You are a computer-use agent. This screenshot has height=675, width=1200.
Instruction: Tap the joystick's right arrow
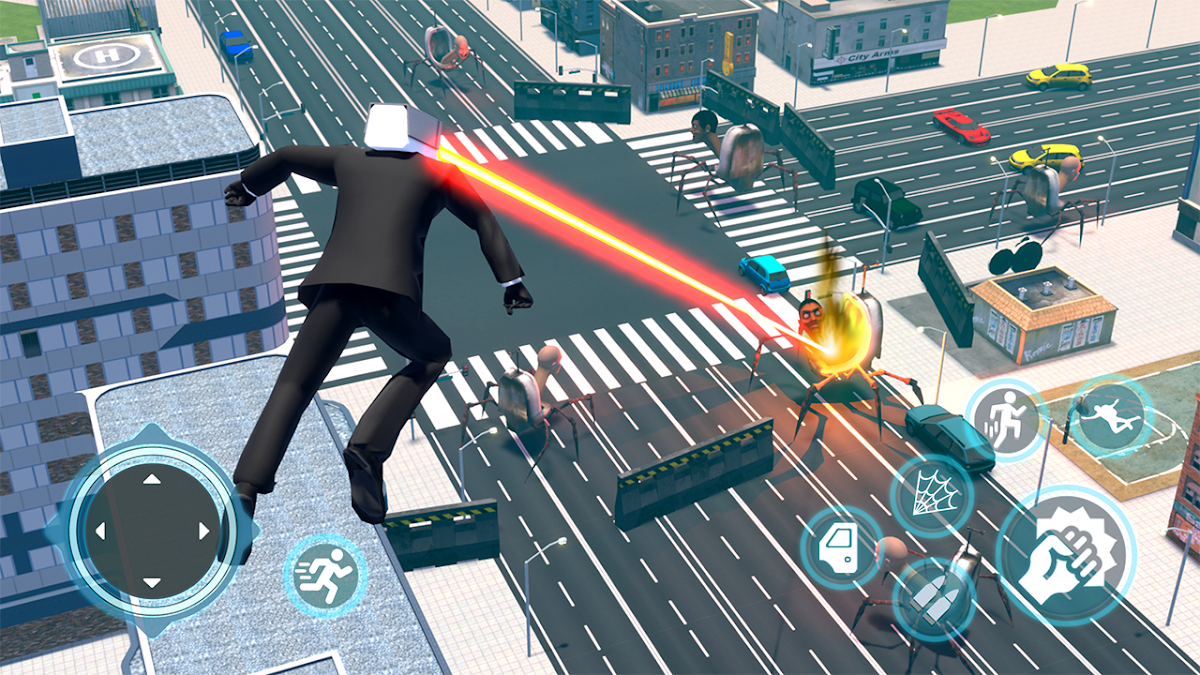[x=203, y=531]
